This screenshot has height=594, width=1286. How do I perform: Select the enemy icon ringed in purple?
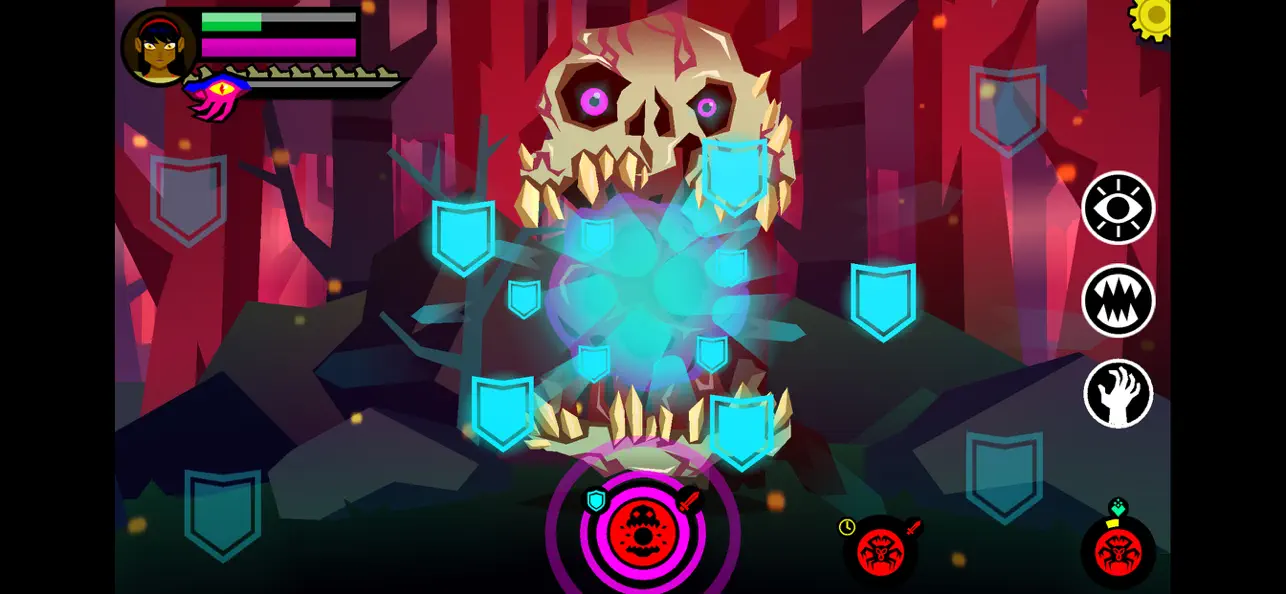[642, 532]
